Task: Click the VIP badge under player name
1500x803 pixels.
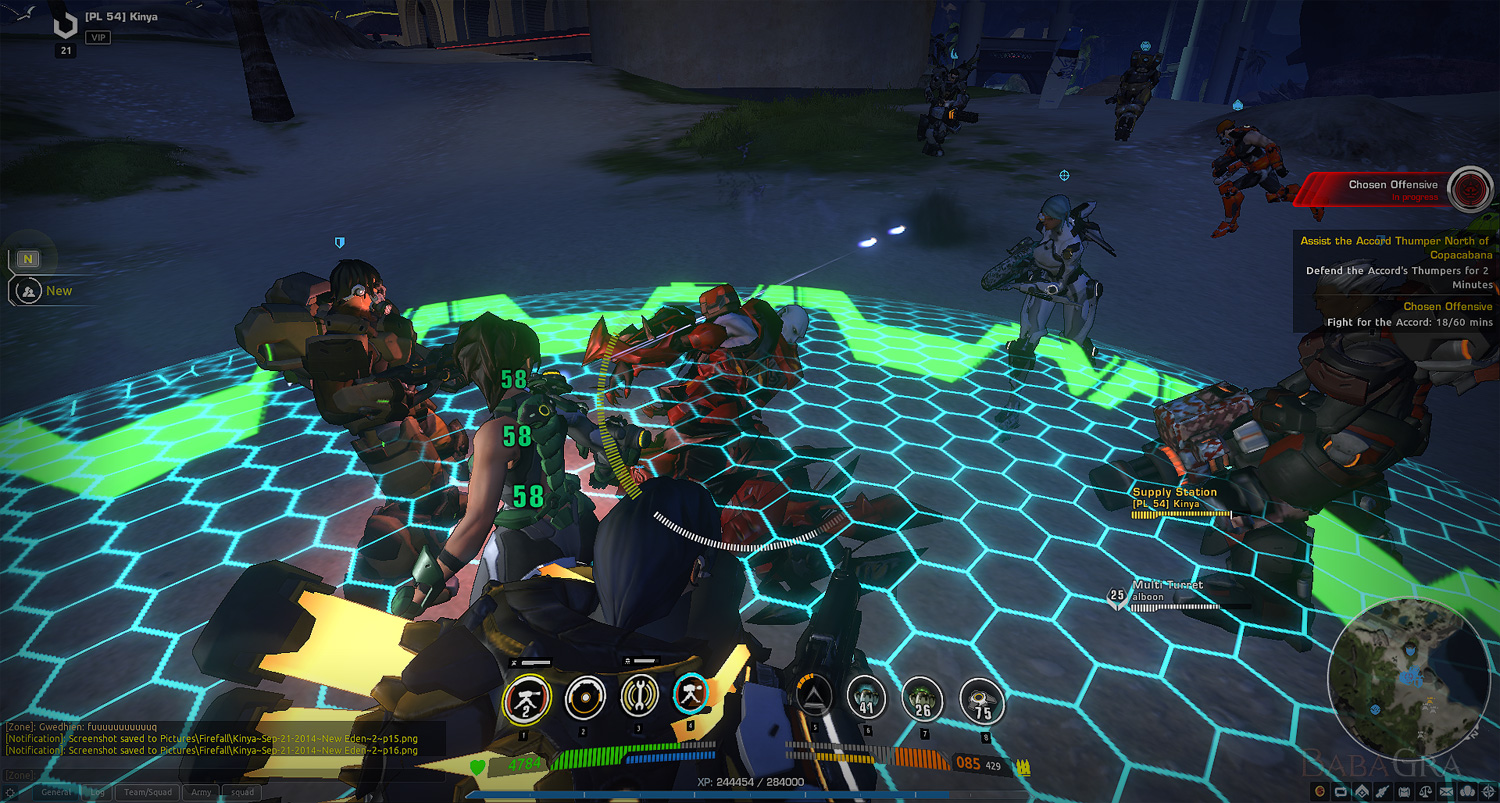Action: coord(97,38)
